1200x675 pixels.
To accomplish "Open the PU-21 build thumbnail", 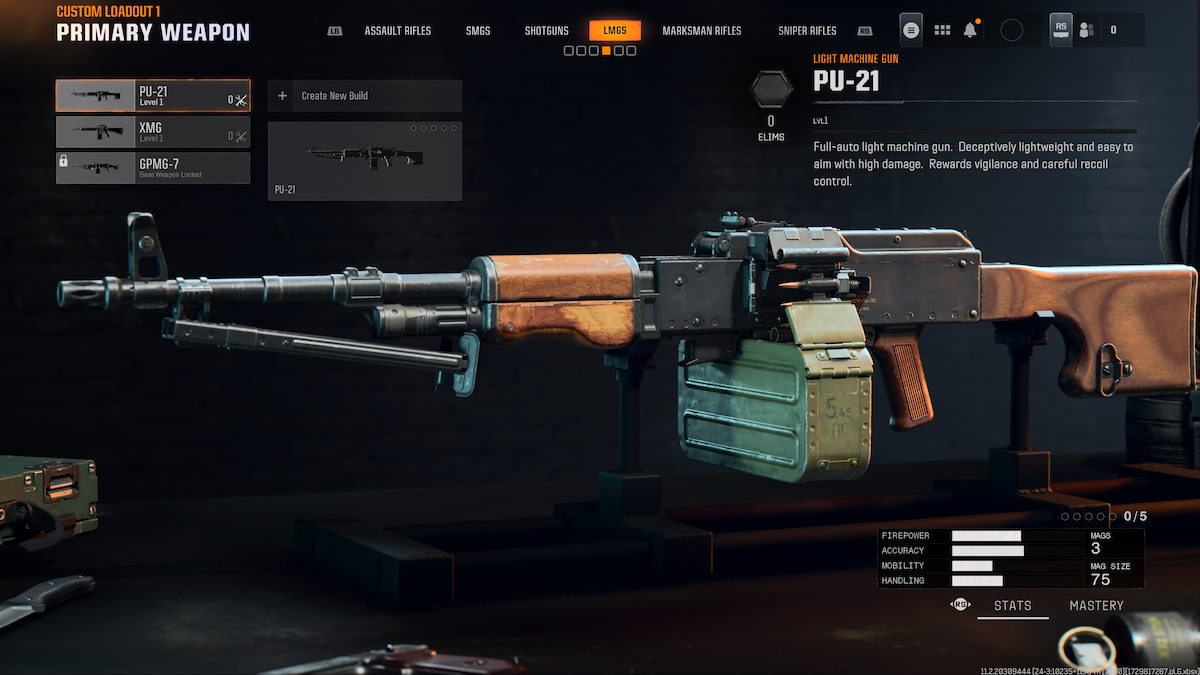I will (x=365, y=161).
